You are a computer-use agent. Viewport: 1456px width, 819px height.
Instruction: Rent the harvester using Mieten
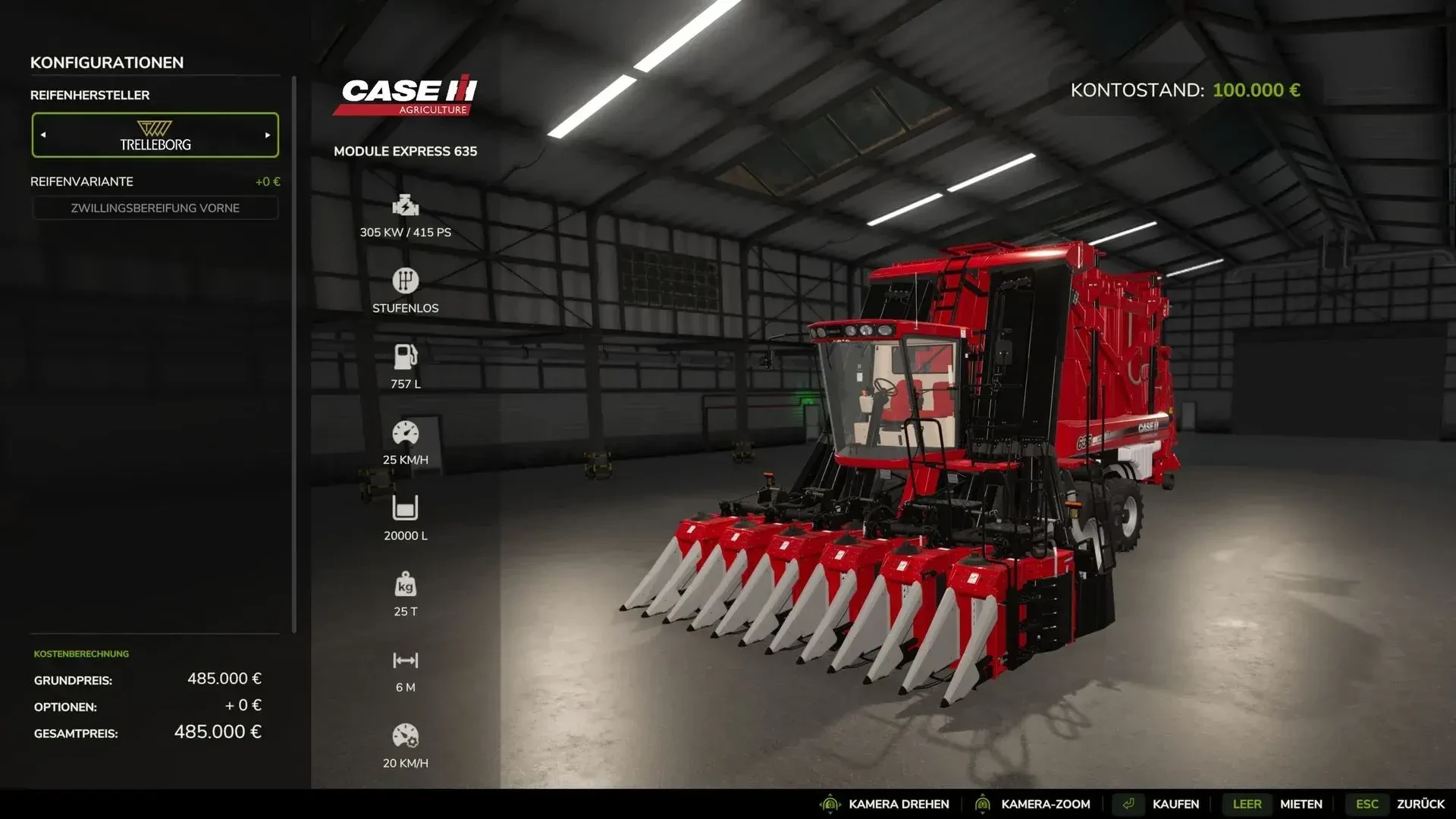[x=1301, y=803]
